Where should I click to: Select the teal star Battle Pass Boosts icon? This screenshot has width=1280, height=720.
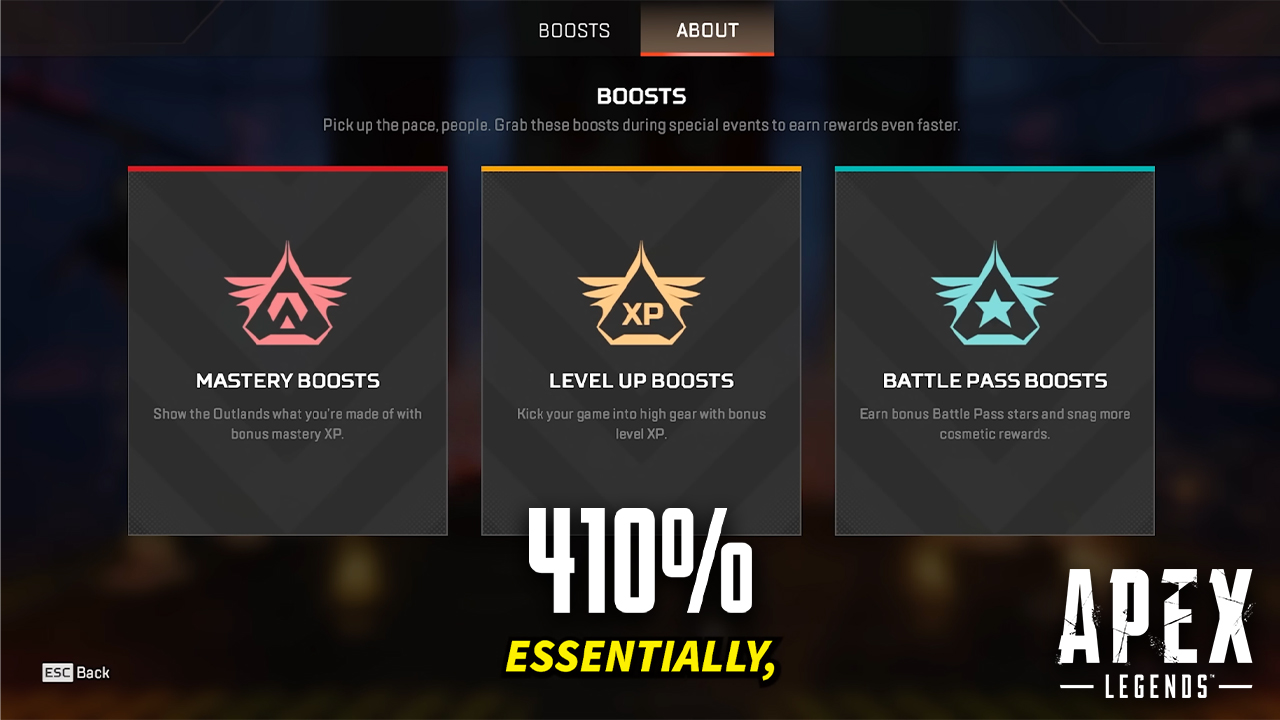pyautogui.click(x=995, y=290)
